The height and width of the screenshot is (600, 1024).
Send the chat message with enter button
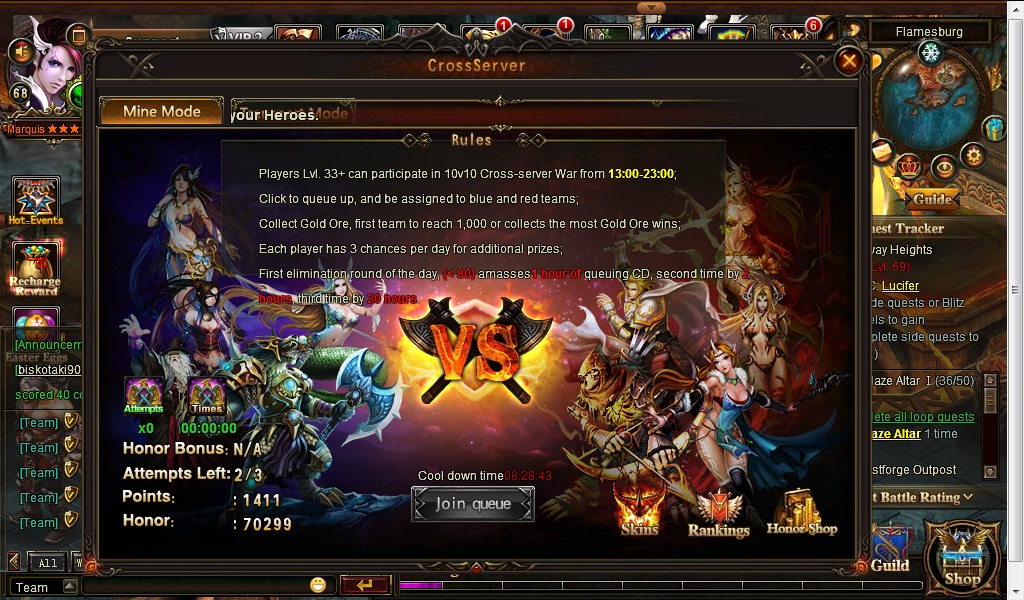click(364, 586)
